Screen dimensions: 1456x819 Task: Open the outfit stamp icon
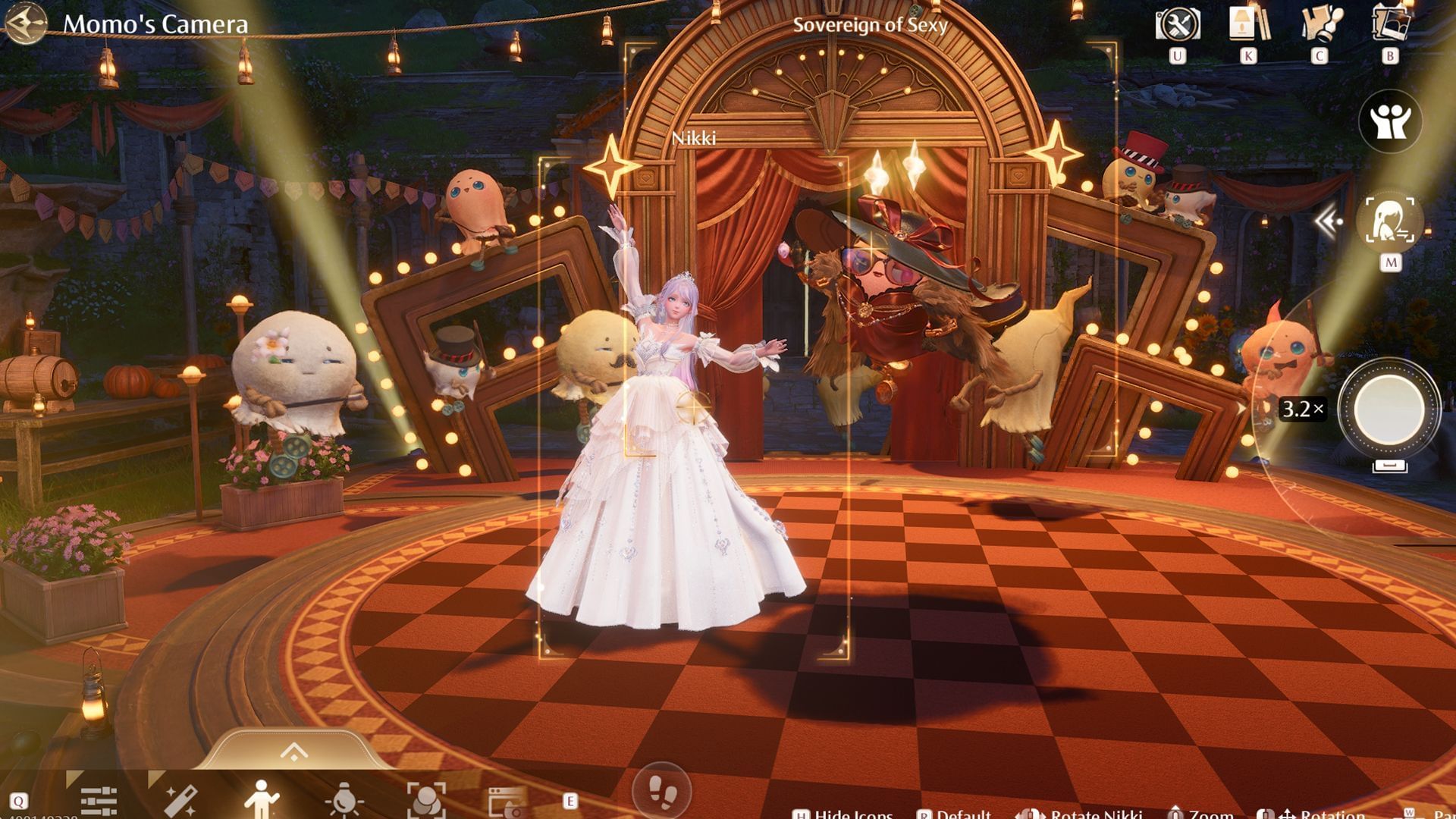coord(1320,25)
